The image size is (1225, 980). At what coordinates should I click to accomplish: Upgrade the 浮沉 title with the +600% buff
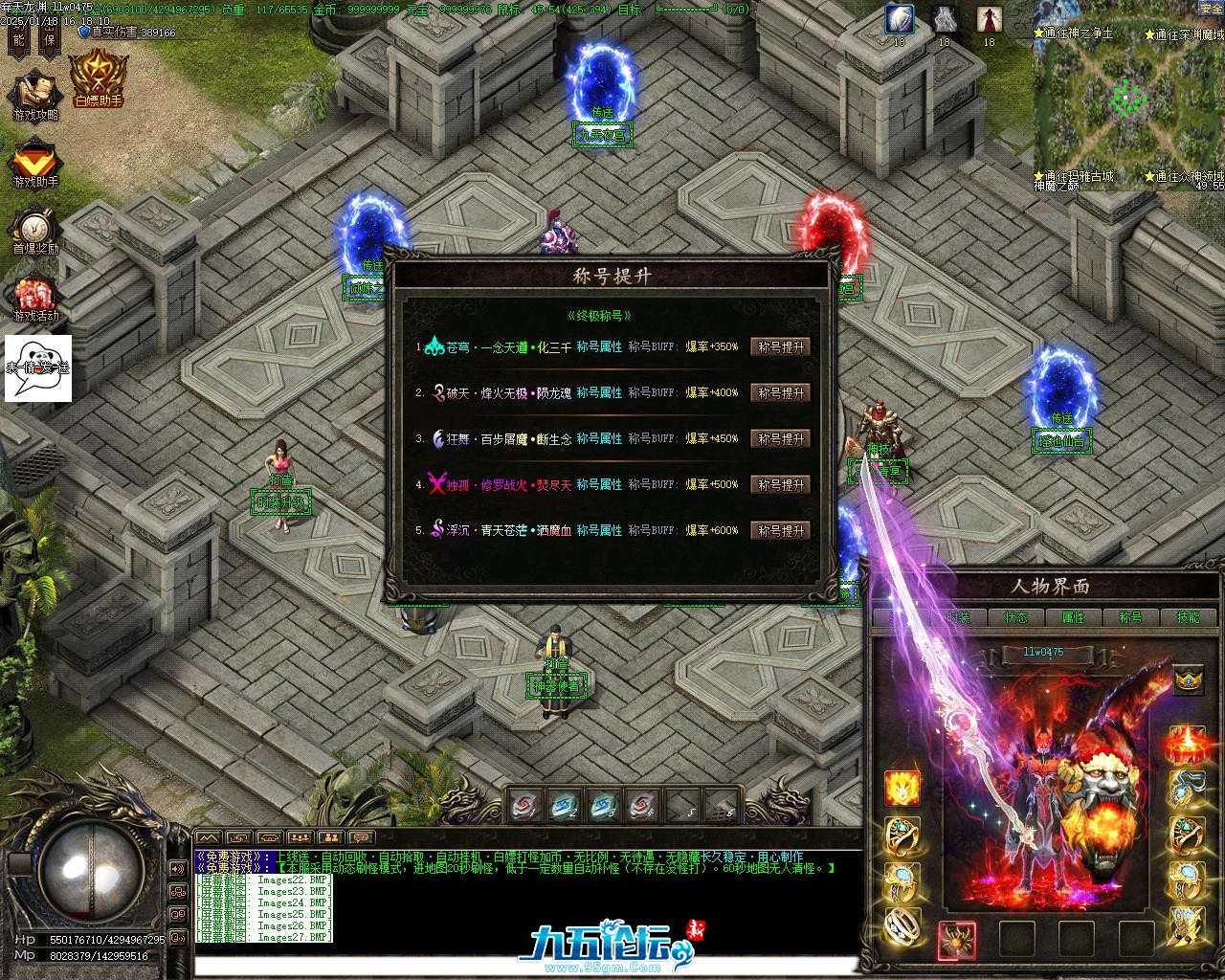pyautogui.click(x=781, y=531)
